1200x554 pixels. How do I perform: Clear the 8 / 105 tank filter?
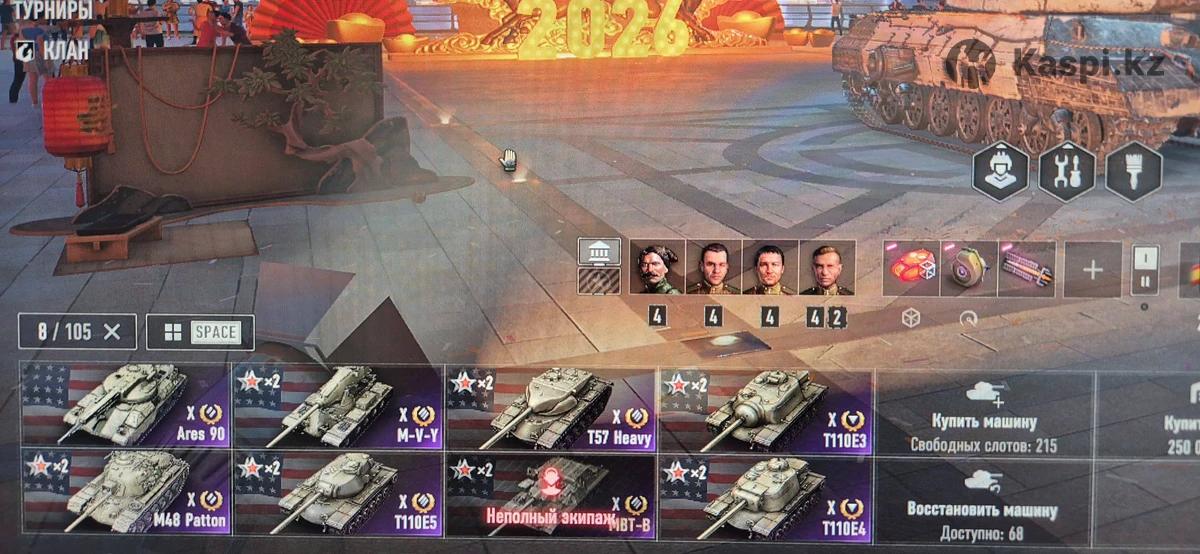pyautogui.click(x=112, y=332)
